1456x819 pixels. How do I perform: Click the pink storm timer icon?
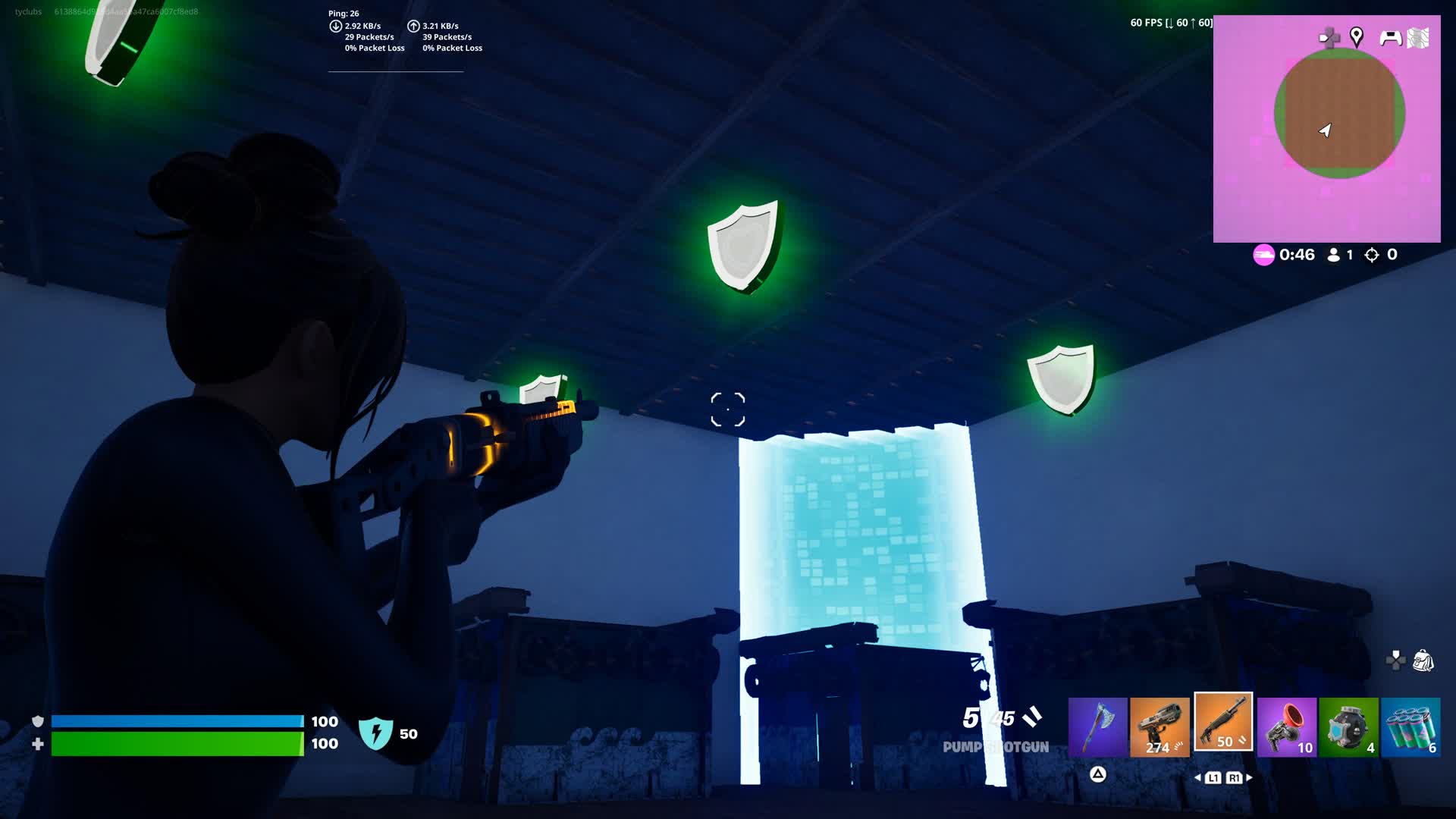click(1263, 254)
